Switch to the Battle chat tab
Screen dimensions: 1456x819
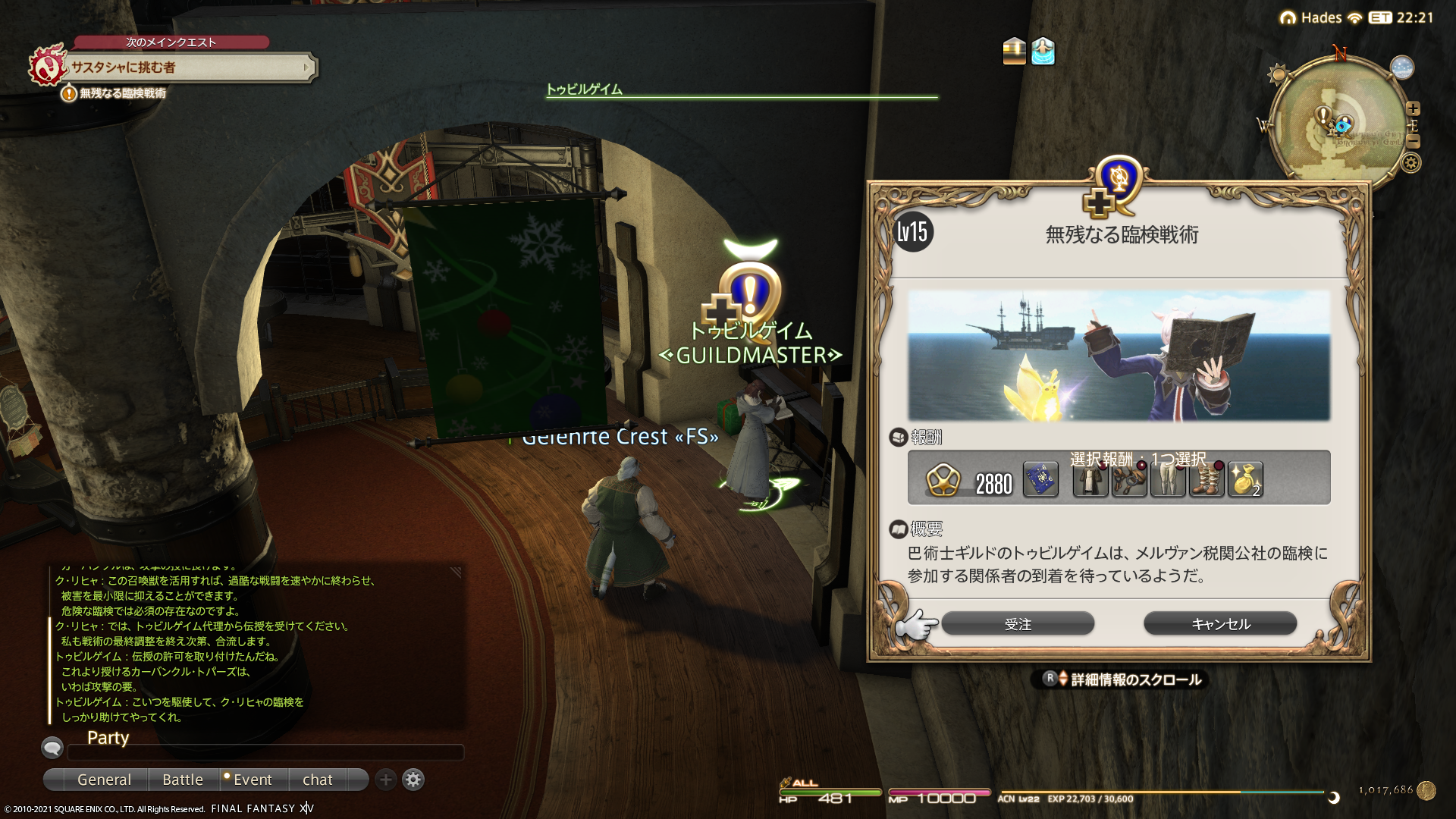[x=183, y=780]
